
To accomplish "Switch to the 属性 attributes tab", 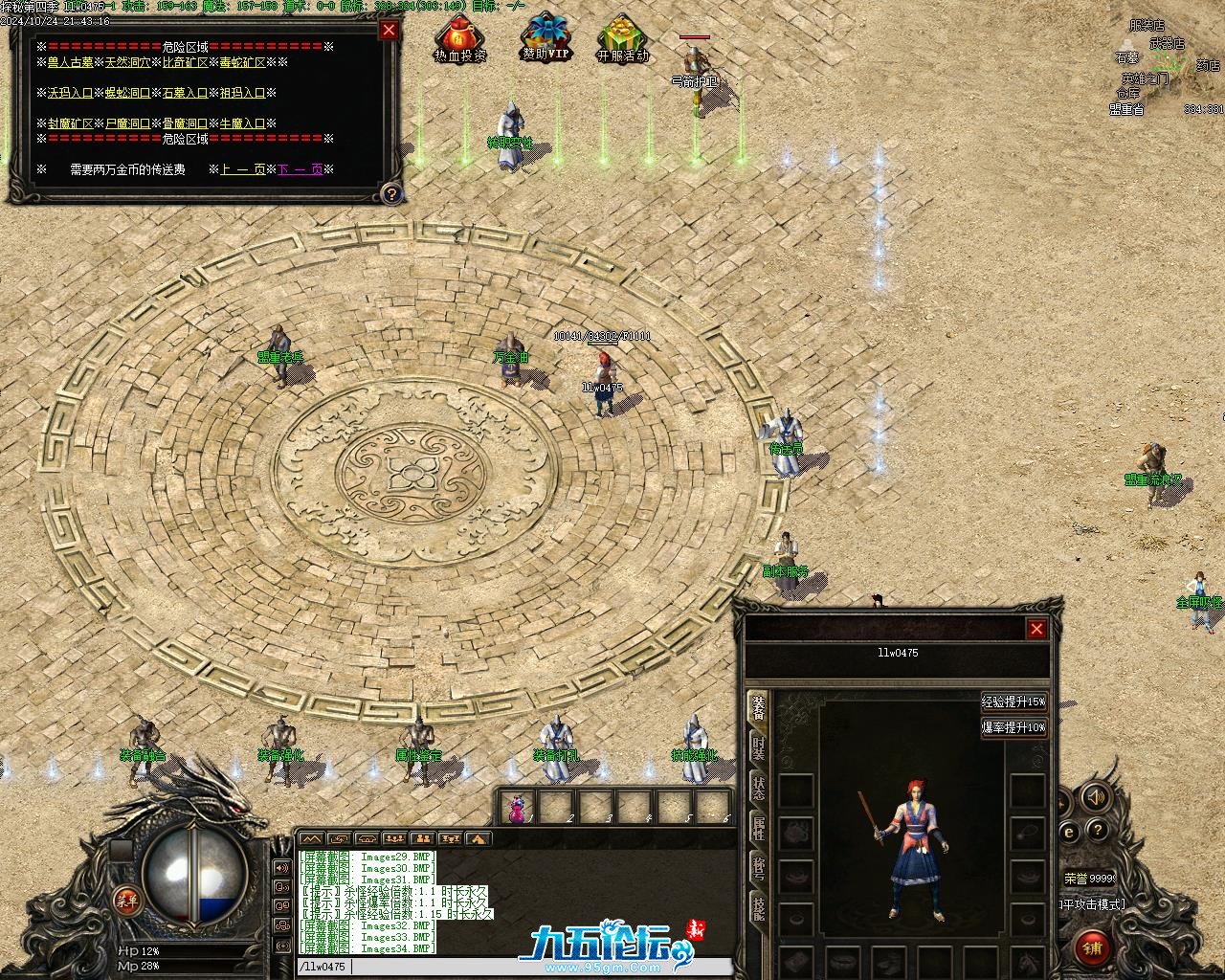I will [758, 829].
